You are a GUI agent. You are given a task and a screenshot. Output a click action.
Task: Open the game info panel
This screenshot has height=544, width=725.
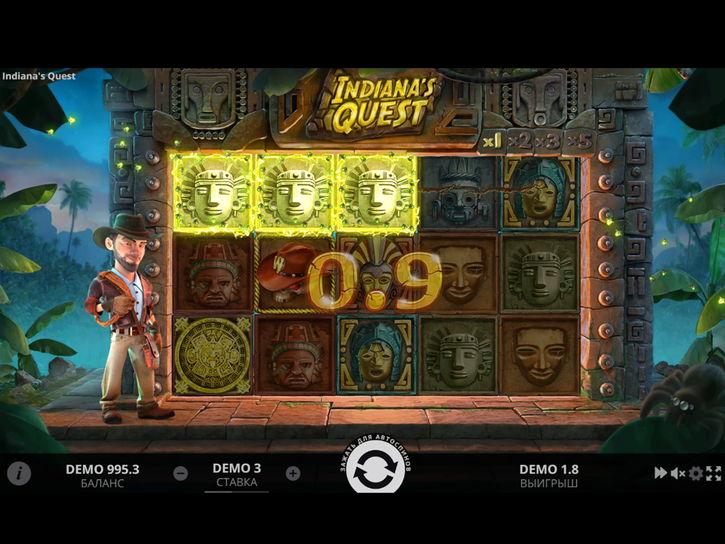point(19,474)
